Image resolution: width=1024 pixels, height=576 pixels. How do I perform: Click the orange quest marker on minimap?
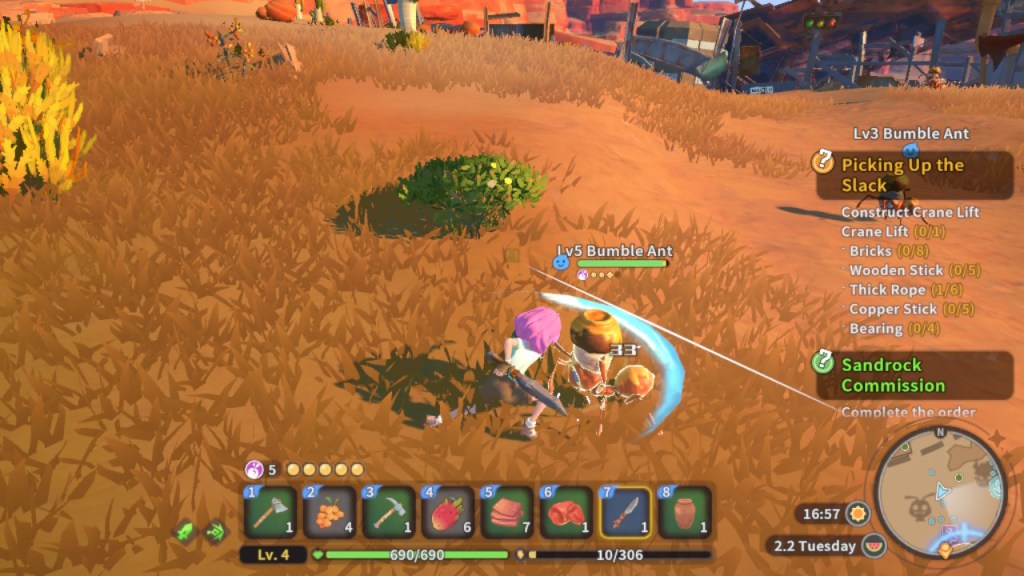(946, 549)
